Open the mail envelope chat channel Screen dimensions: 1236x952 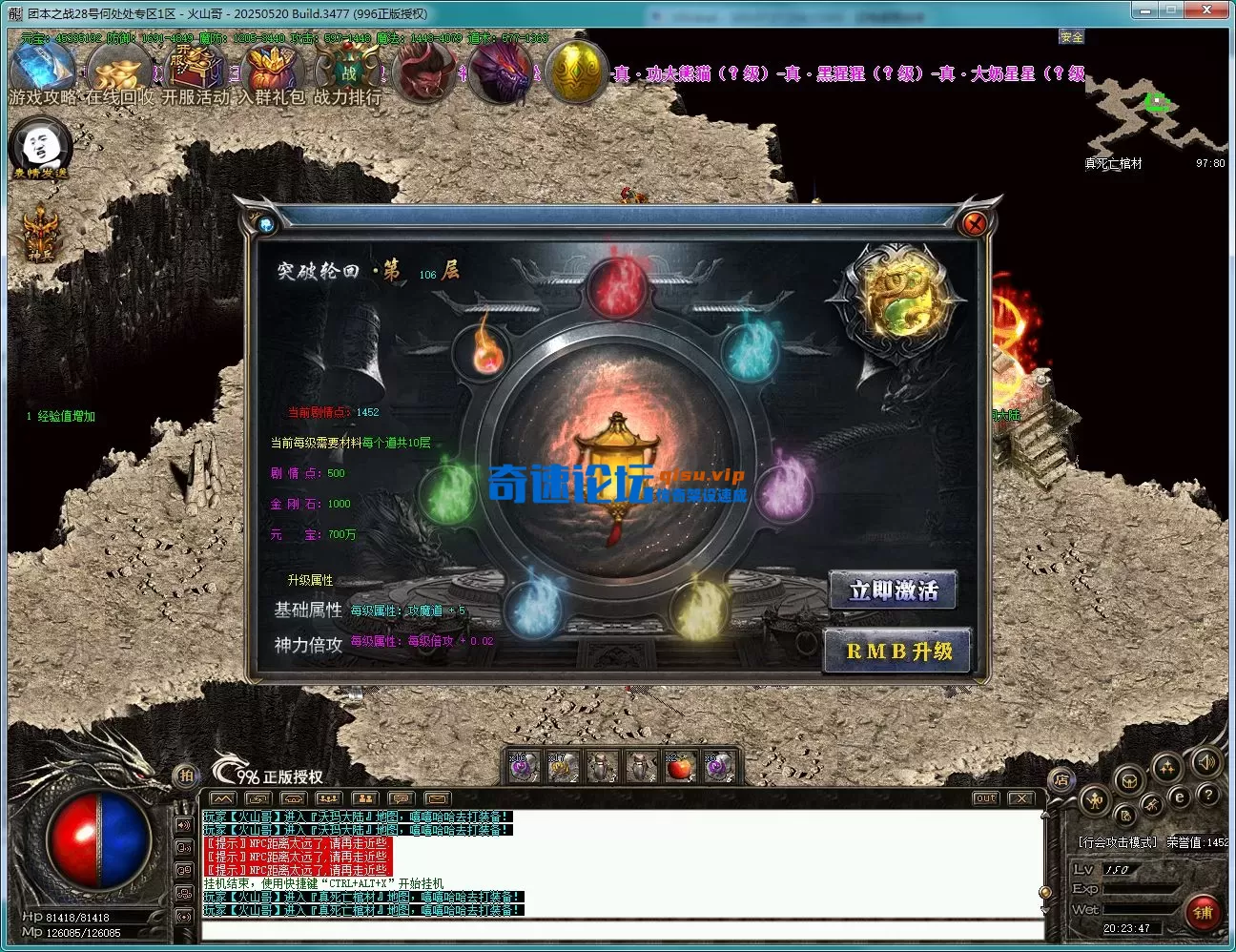tap(438, 798)
